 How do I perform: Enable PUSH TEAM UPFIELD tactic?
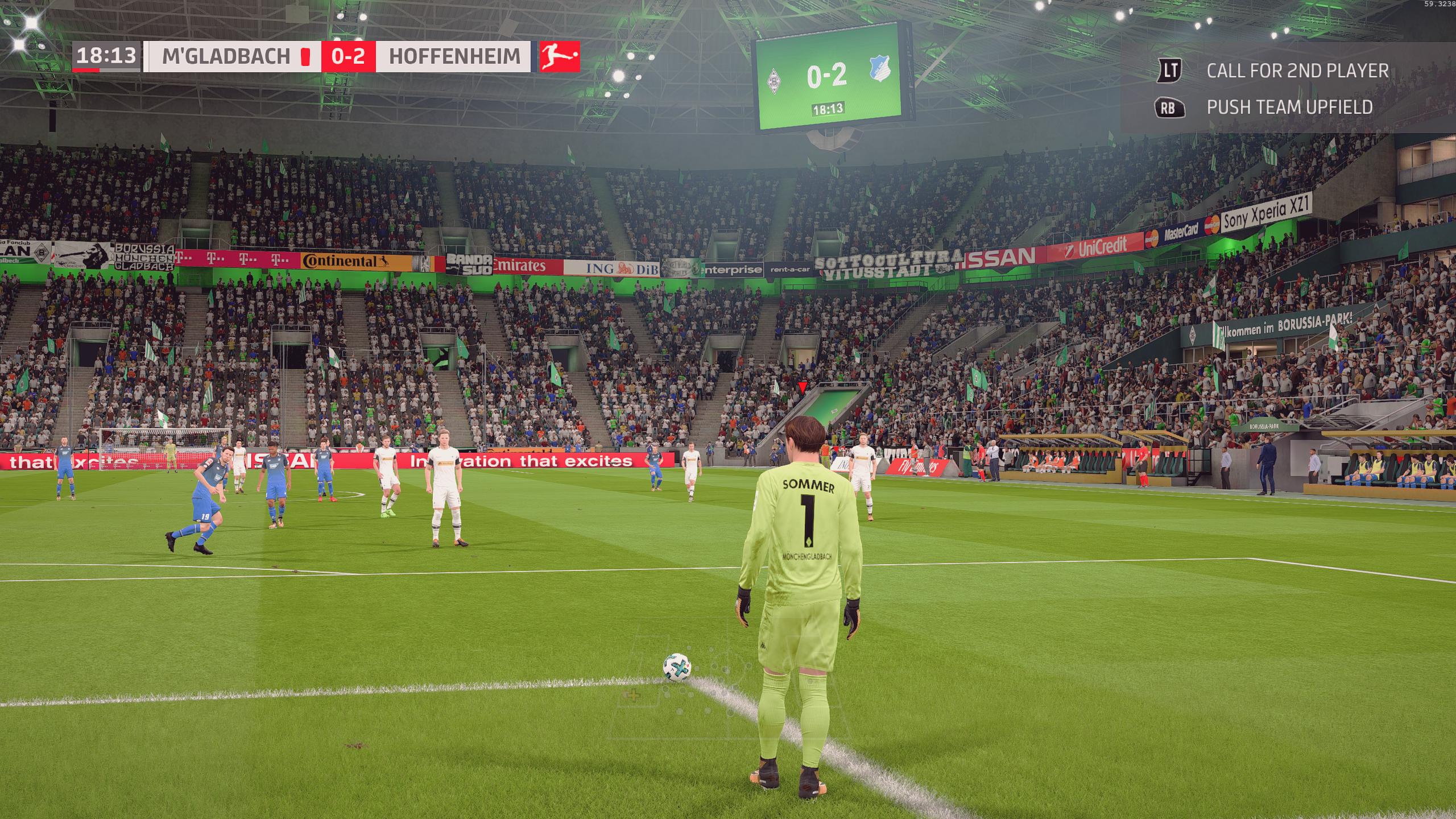pos(1290,108)
